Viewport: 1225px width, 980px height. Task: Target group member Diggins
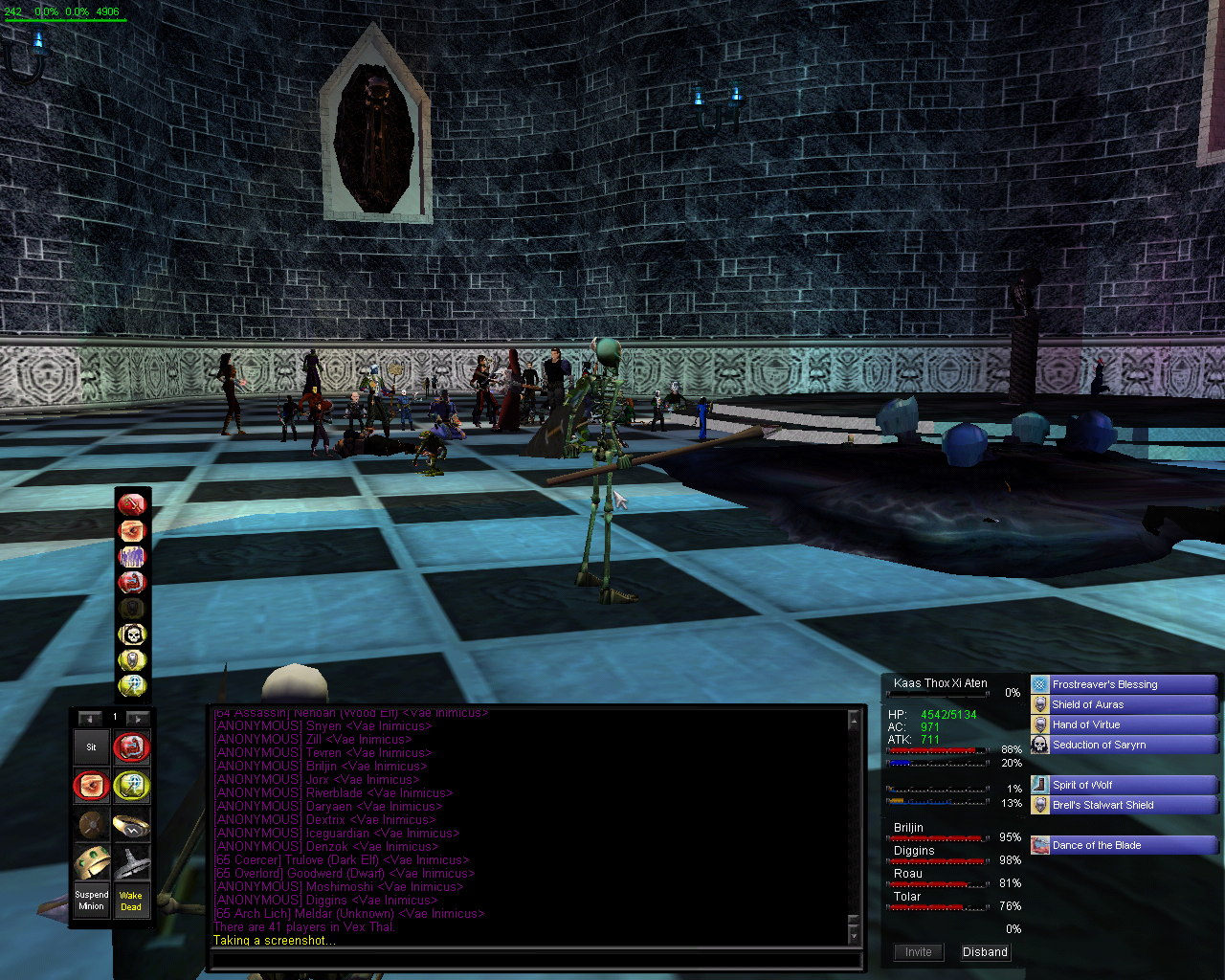point(914,851)
